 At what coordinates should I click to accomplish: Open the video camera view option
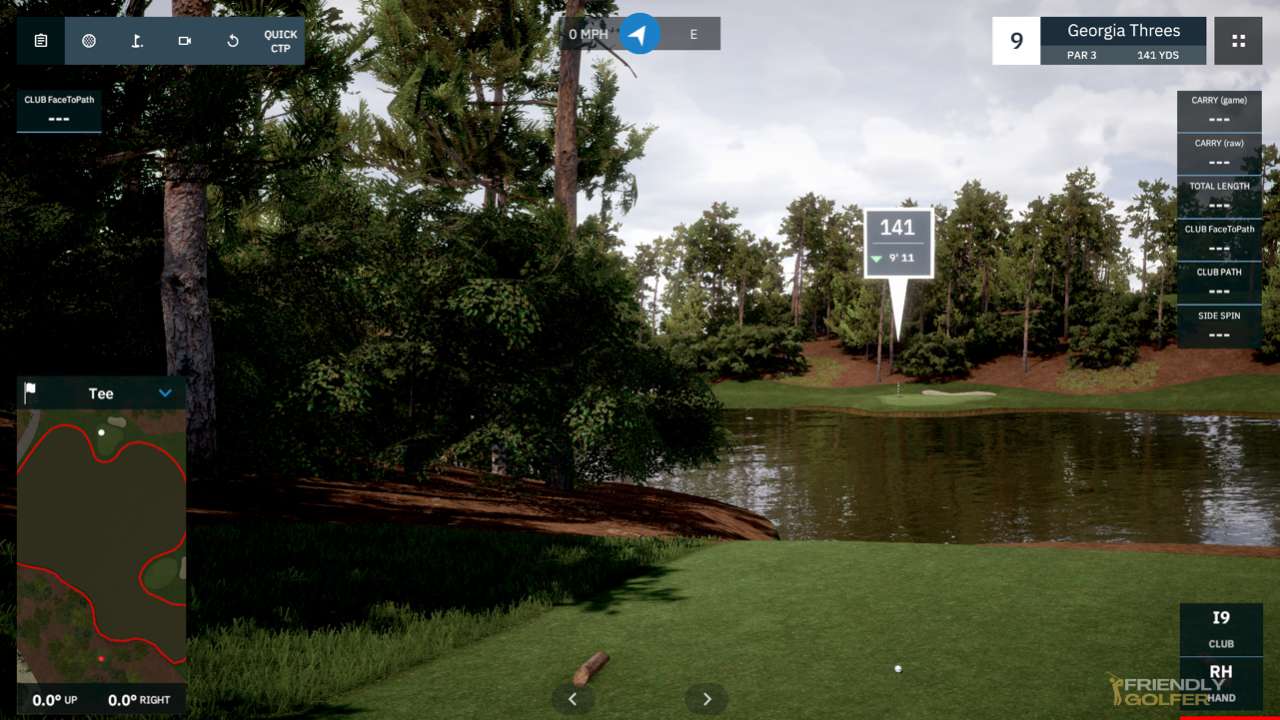coord(185,41)
